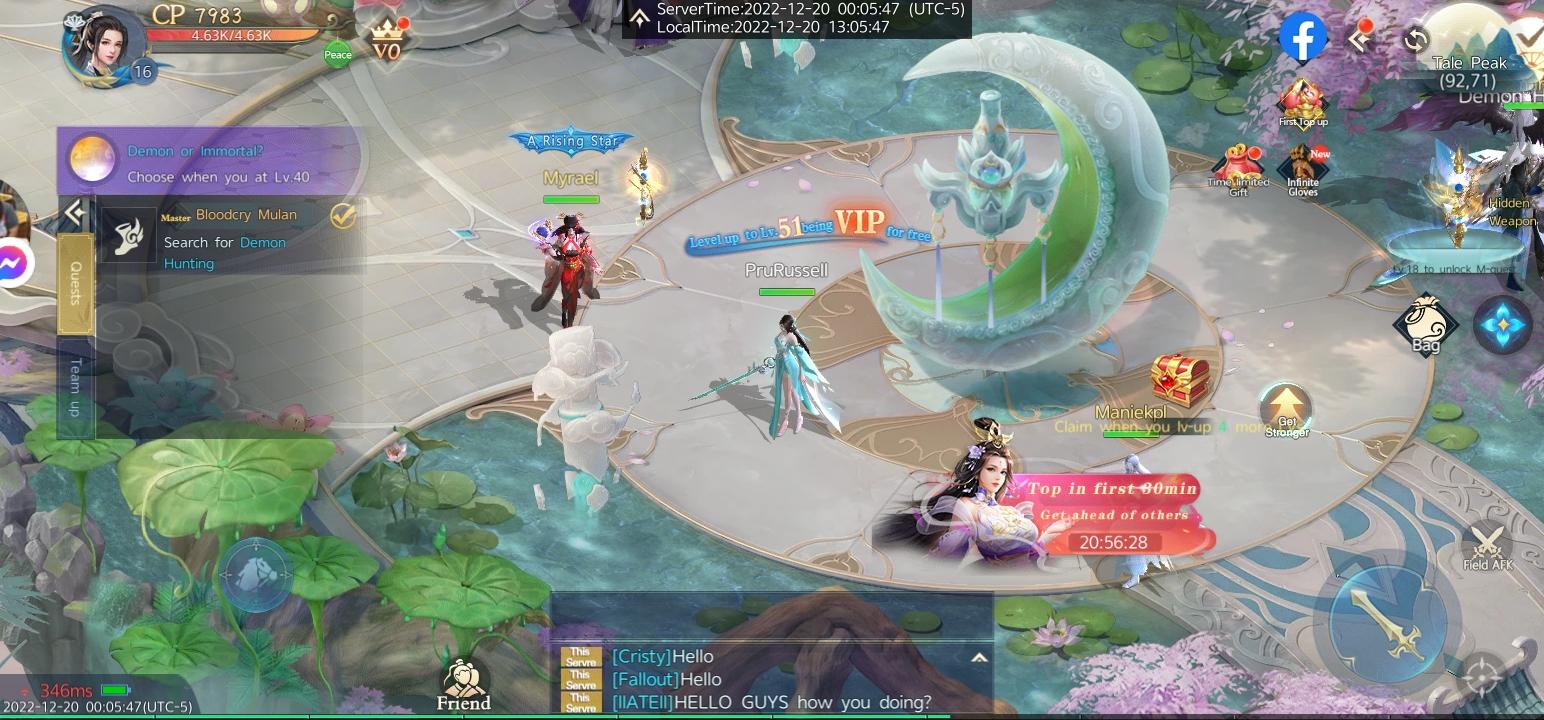Collapse the chat panel with the up arrow
The width and height of the screenshot is (1544, 720).
point(981,657)
